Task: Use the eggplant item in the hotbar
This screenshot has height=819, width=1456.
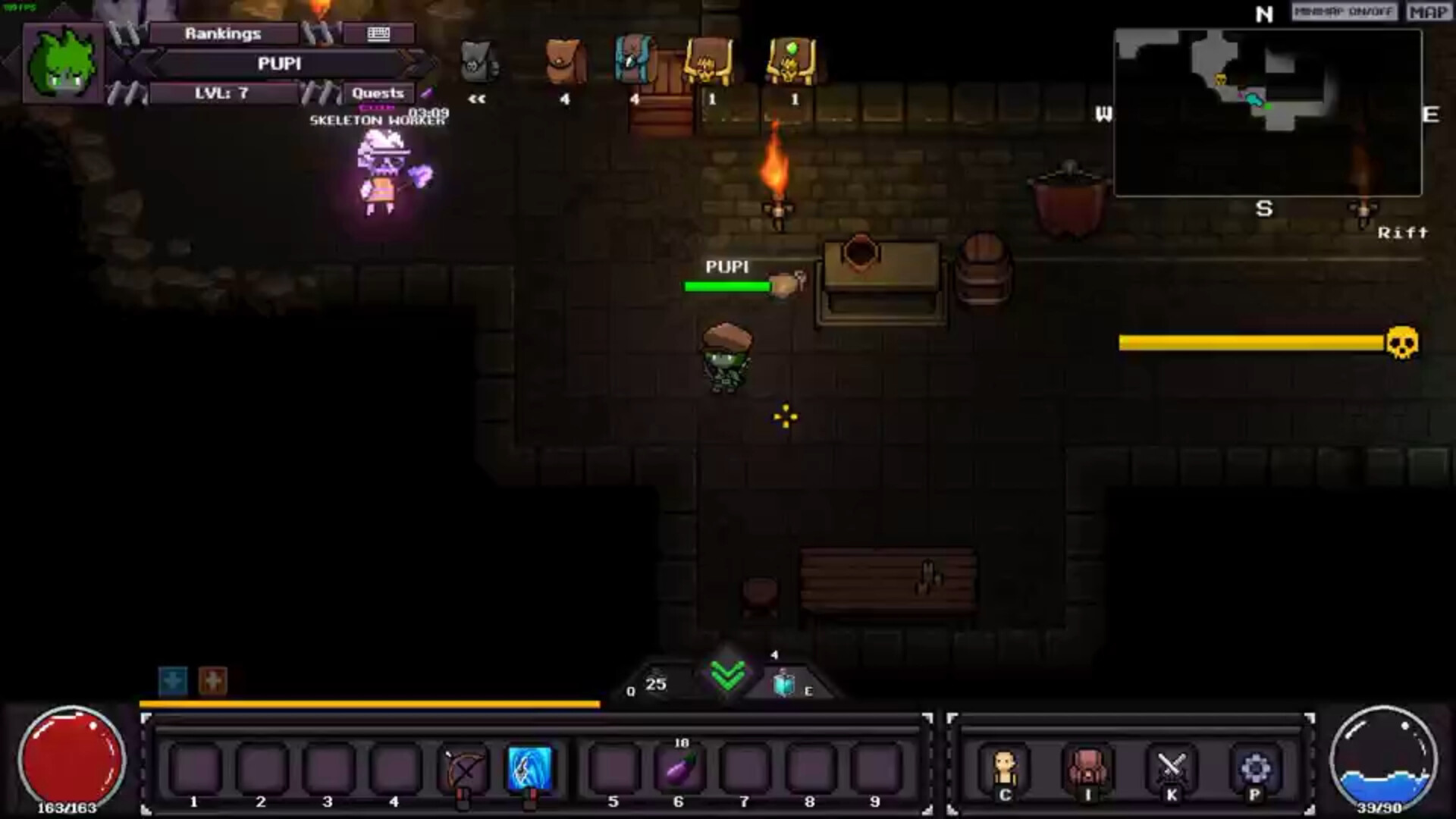Action: point(679,768)
